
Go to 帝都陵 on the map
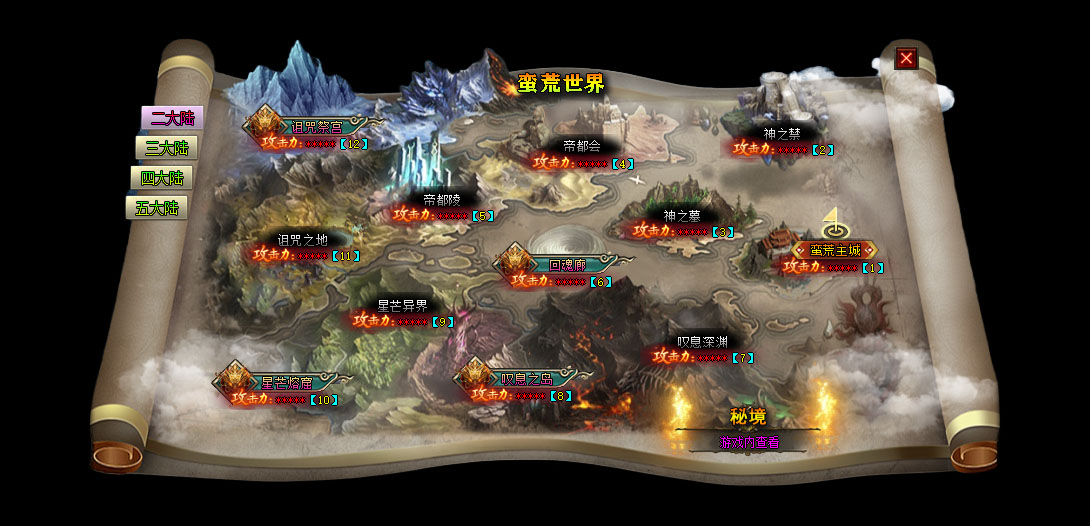click(x=442, y=199)
